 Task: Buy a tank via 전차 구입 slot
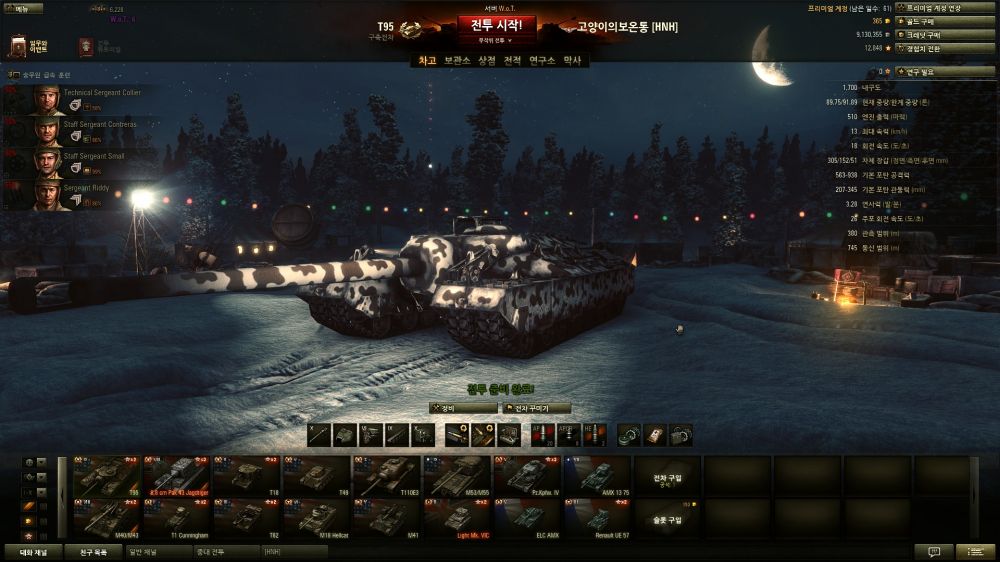(666, 477)
